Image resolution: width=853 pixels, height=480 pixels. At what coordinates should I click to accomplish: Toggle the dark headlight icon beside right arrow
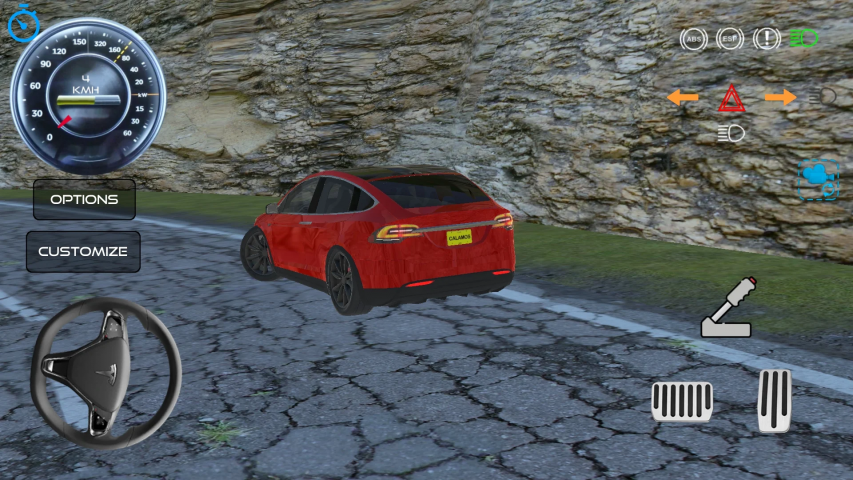pyautogui.click(x=827, y=96)
